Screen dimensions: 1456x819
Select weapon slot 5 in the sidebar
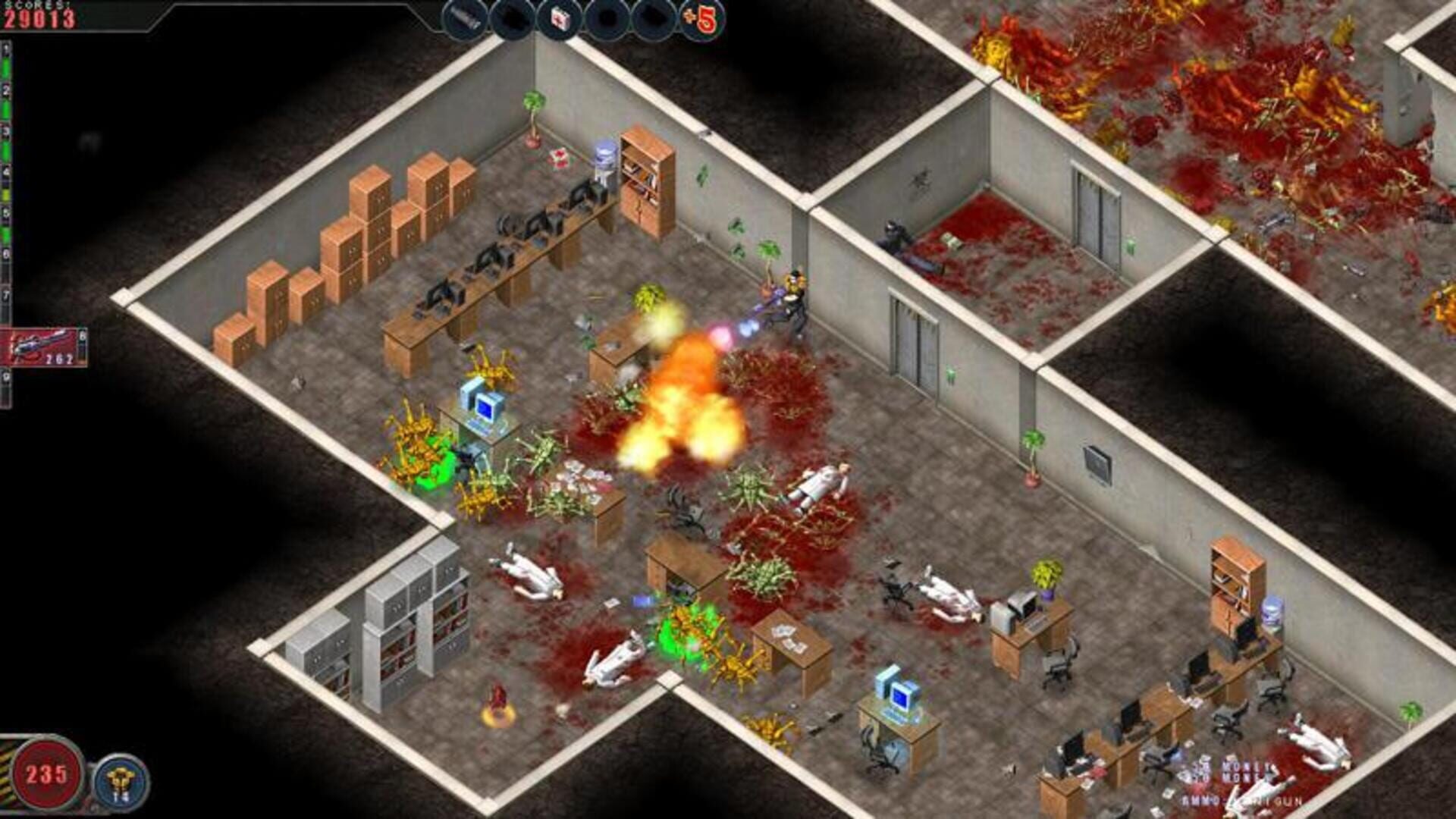pos(8,211)
